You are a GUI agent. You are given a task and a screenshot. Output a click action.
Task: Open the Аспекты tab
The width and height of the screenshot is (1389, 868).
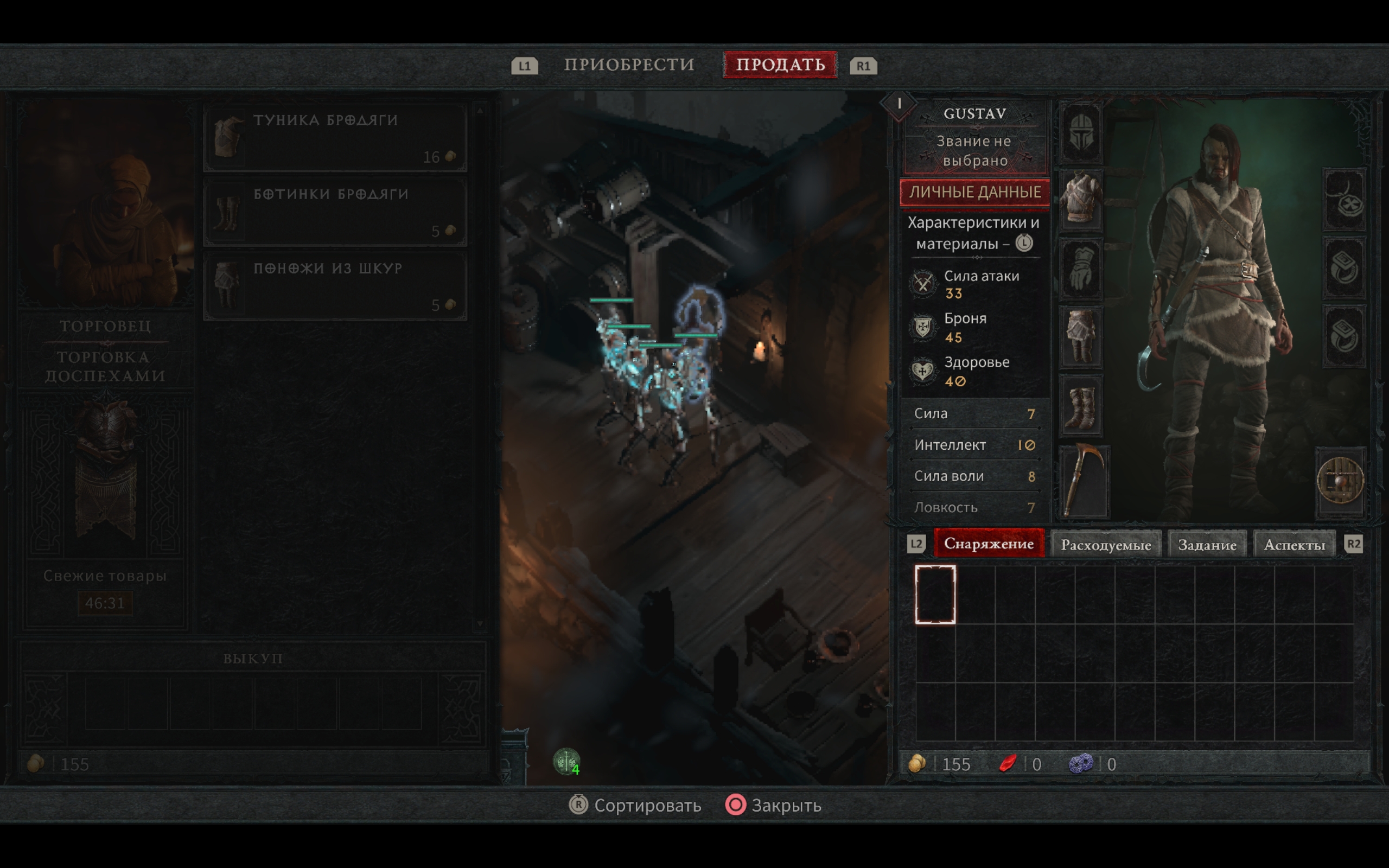(x=1294, y=545)
